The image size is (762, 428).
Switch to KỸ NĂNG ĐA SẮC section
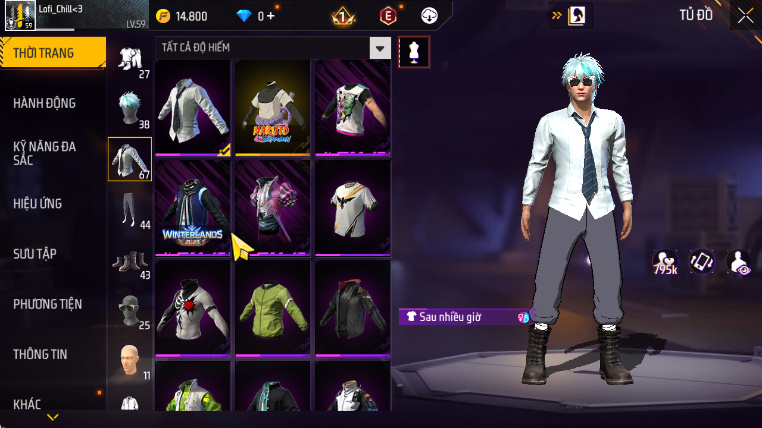[x=45, y=153]
